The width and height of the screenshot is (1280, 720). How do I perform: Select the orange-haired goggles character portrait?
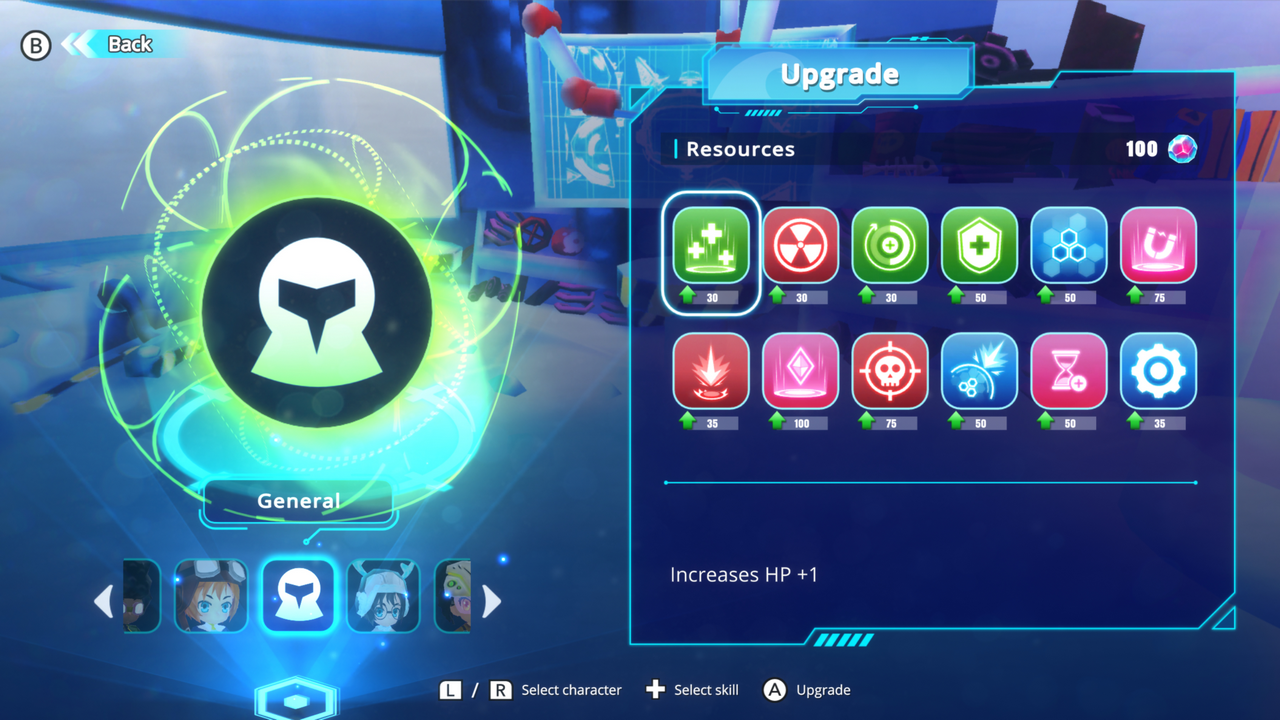211,597
